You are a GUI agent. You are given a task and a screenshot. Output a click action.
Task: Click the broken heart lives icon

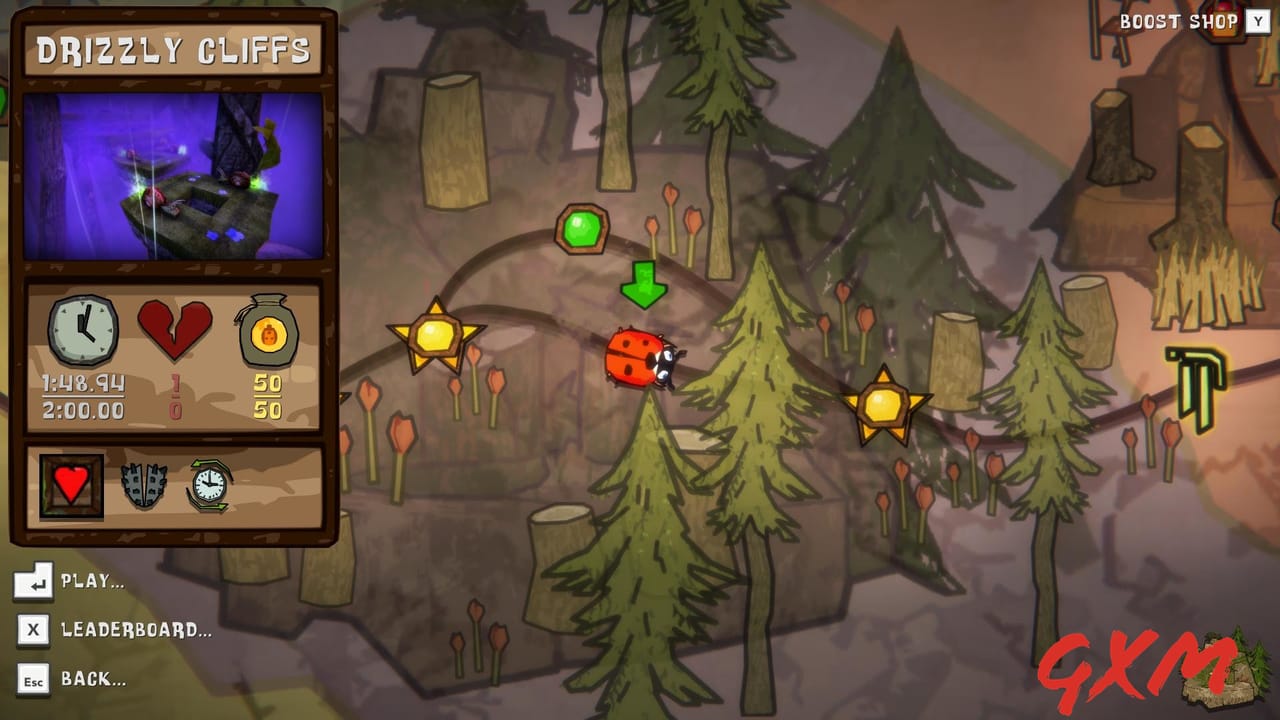[x=177, y=326]
